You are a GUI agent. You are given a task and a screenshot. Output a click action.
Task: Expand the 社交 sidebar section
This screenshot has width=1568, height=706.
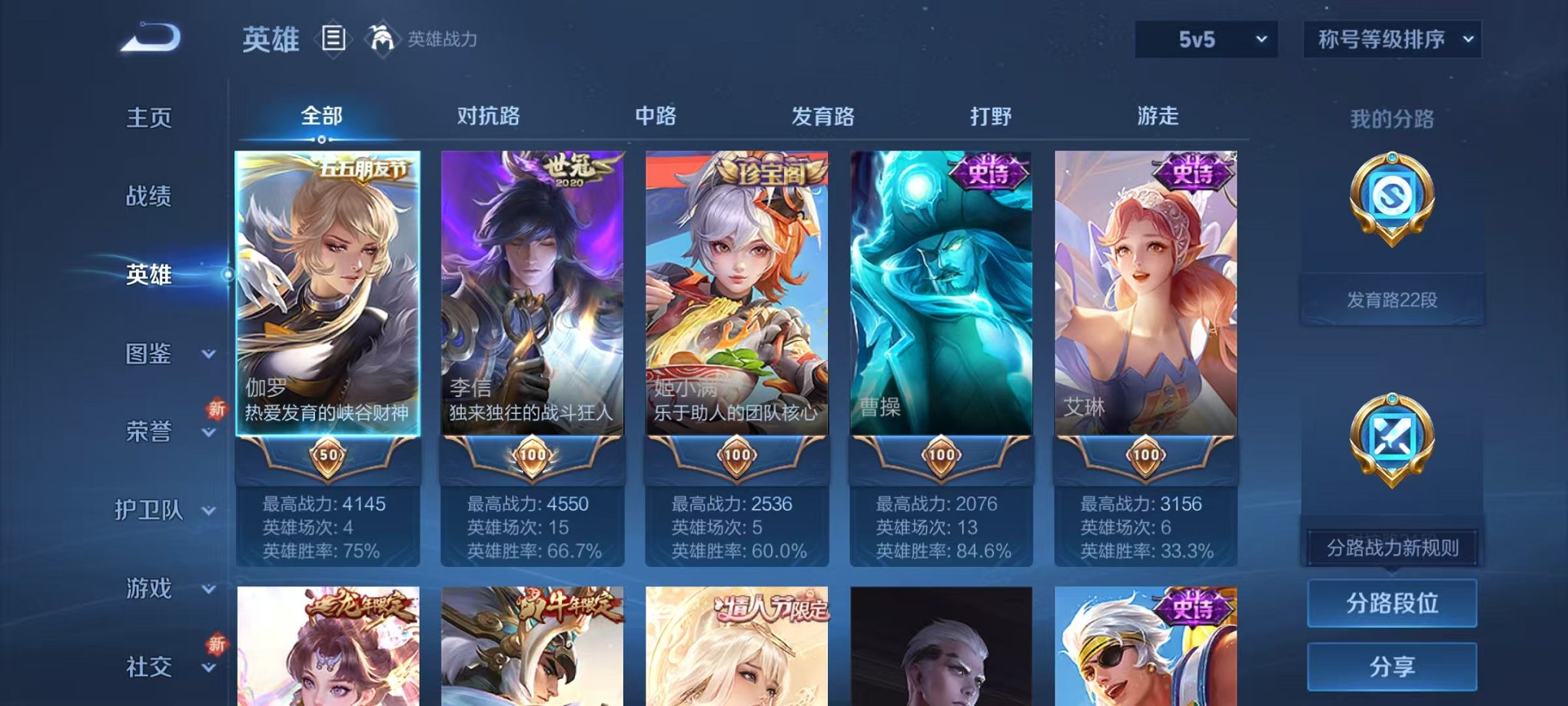[168, 668]
